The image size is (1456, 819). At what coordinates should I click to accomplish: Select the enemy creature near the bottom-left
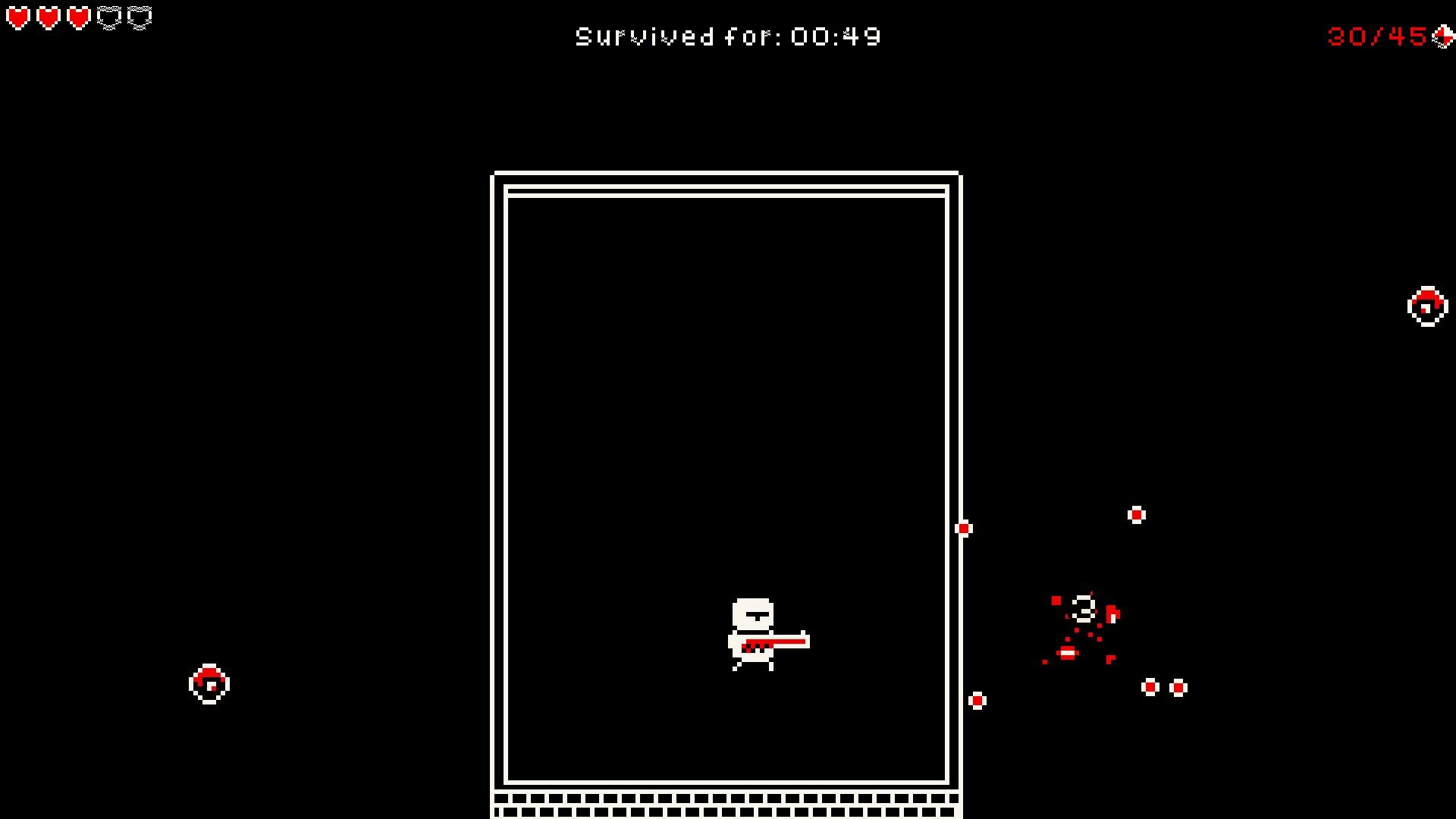click(208, 682)
